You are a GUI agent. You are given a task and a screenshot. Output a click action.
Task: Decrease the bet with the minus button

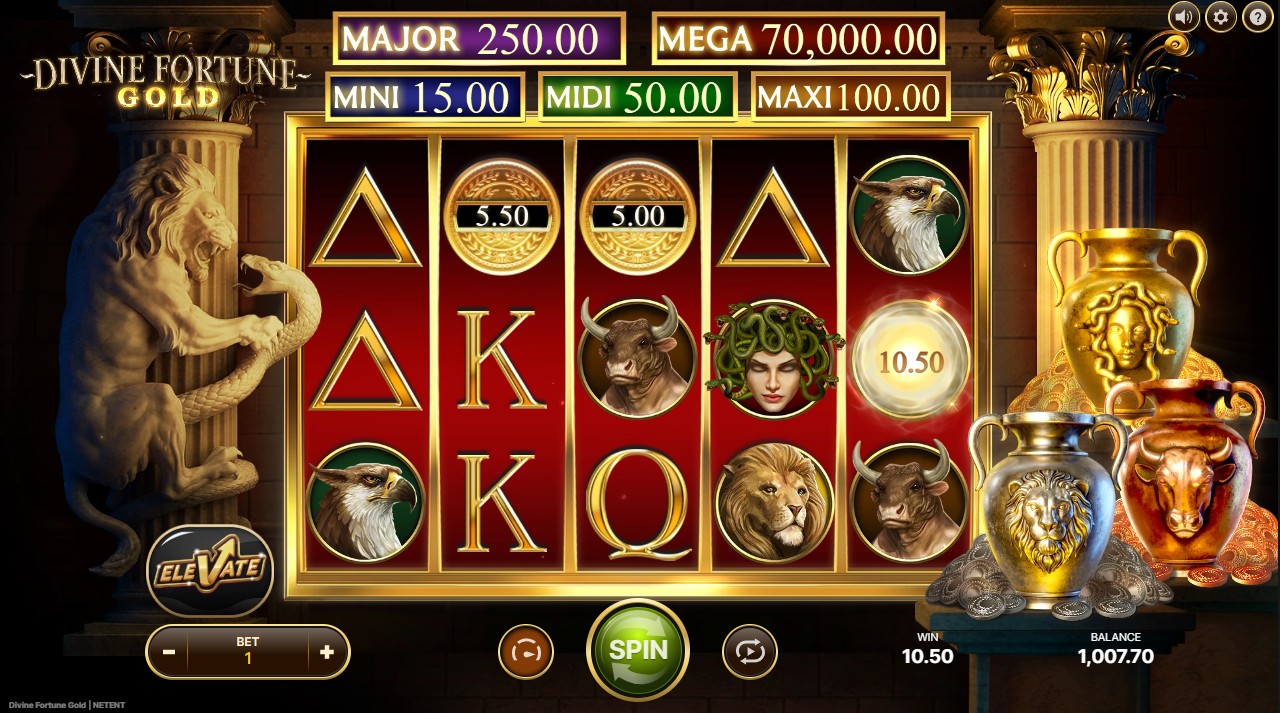(169, 652)
